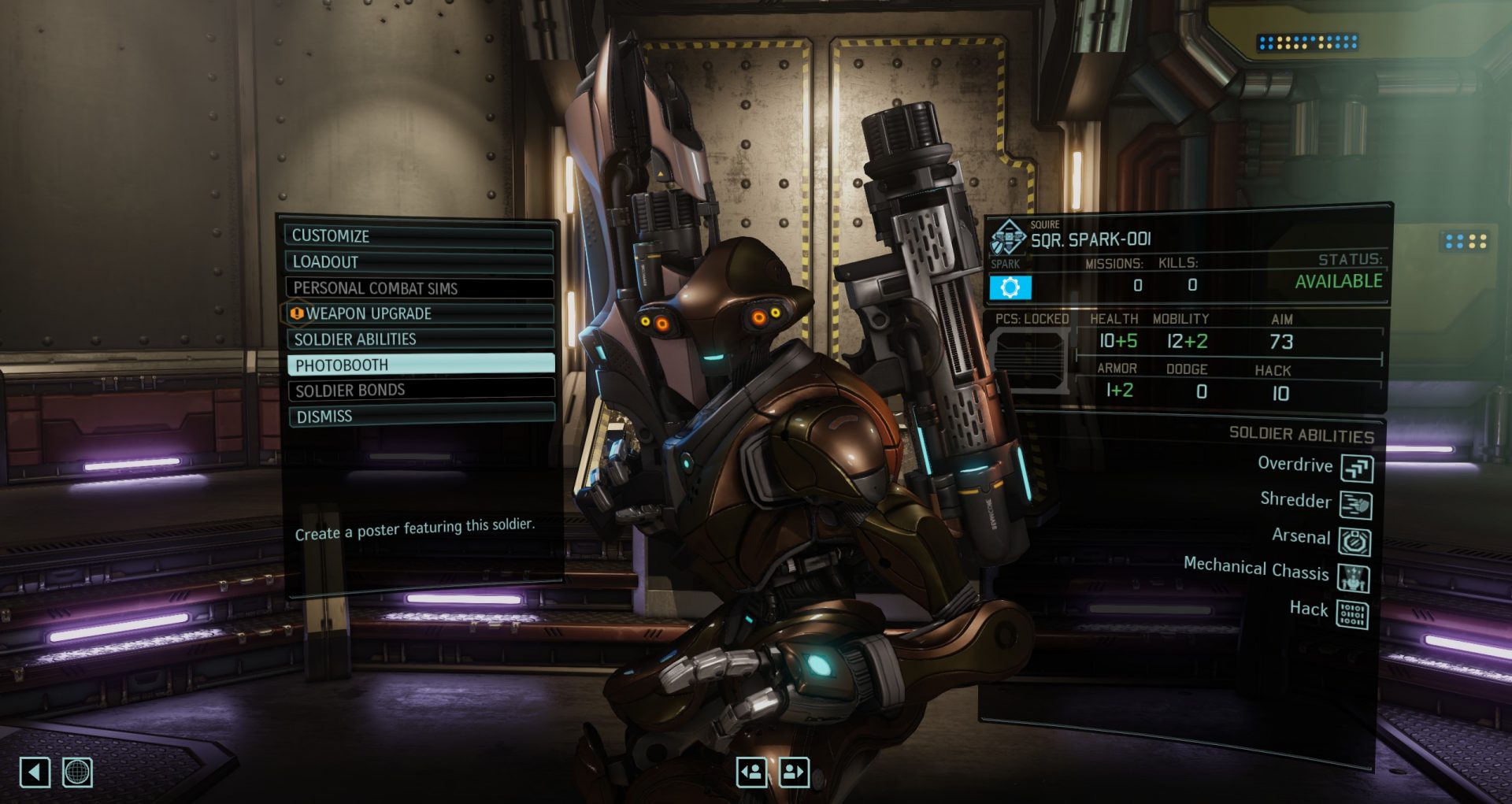Dismiss this soldier via the Dismiss entry

[x=421, y=416]
